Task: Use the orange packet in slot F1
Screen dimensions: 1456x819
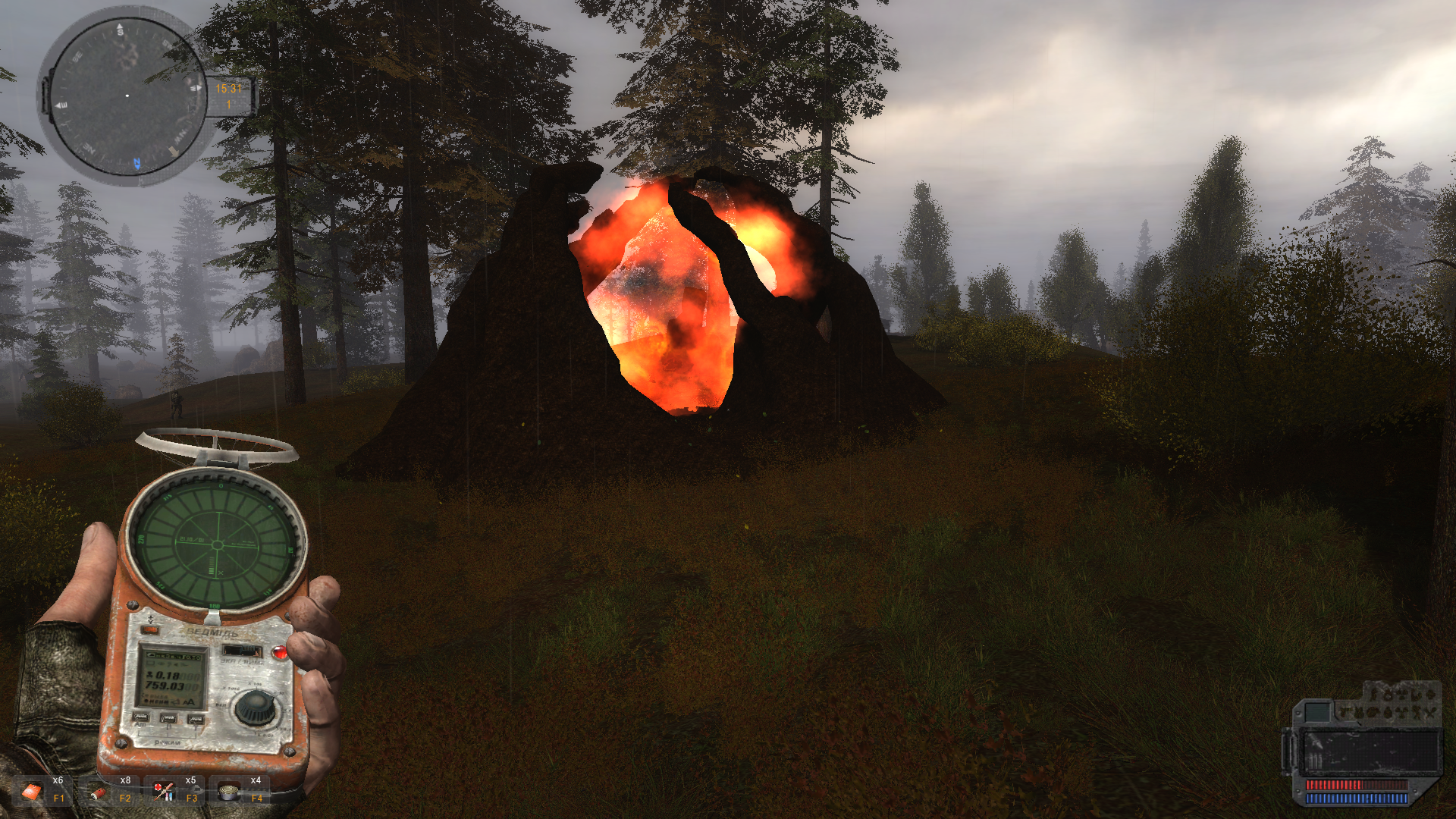Action: (32, 792)
